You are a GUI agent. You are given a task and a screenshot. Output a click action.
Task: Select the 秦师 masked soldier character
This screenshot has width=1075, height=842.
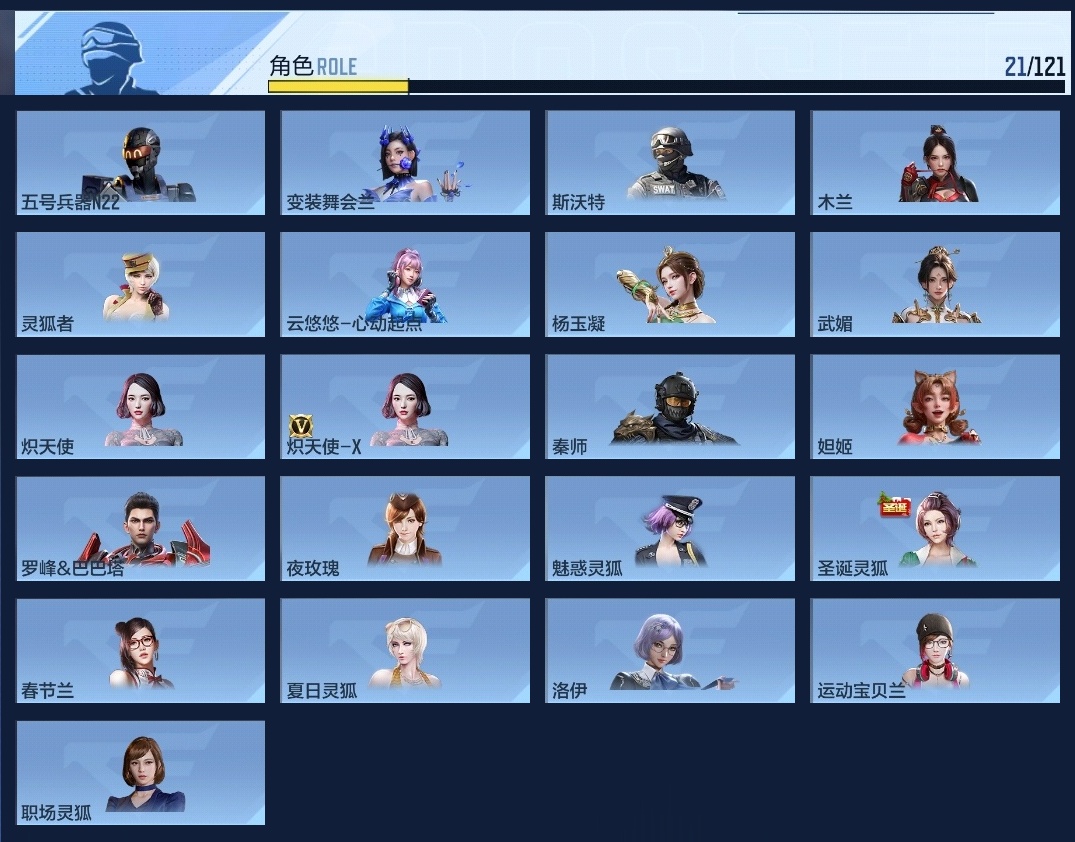click(x=670, y=407)
